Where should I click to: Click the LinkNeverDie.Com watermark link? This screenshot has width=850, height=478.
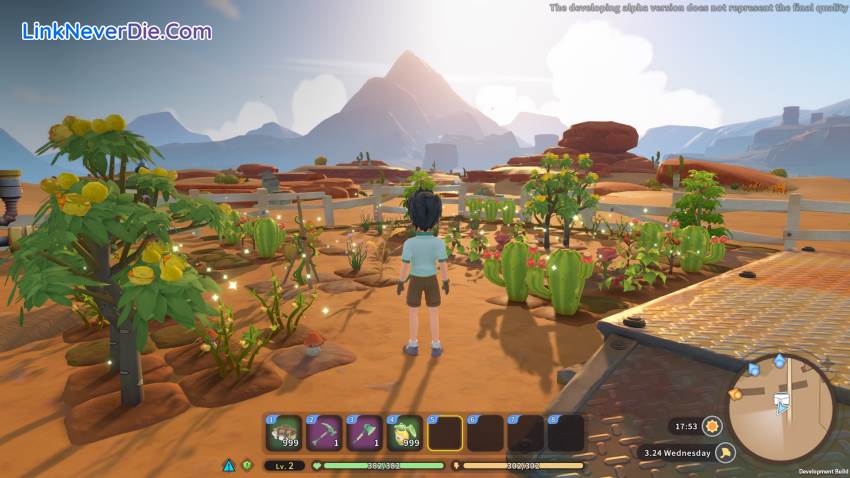117,31
